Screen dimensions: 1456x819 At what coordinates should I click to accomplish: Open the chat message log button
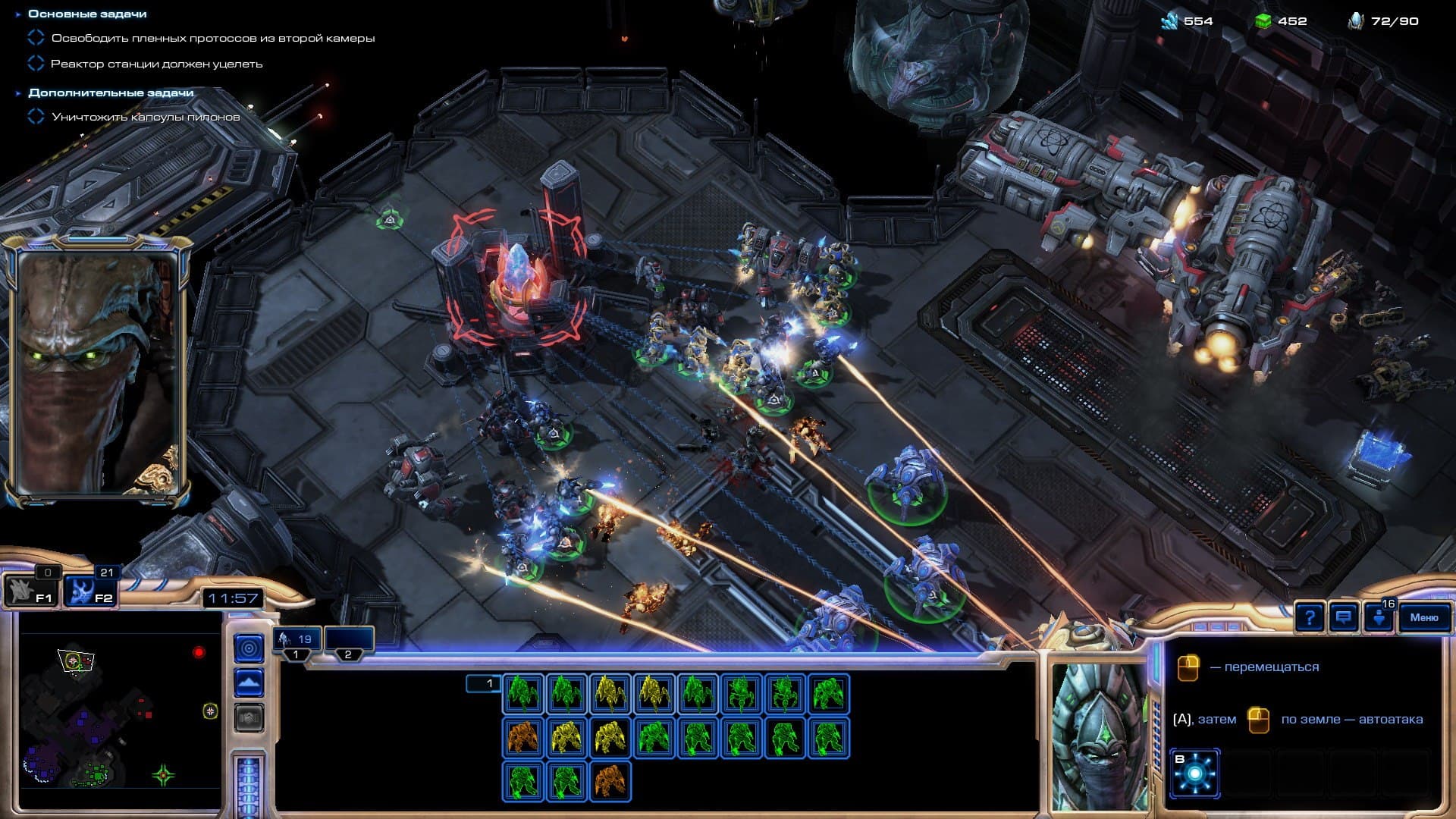click(x=1343, y=617)
